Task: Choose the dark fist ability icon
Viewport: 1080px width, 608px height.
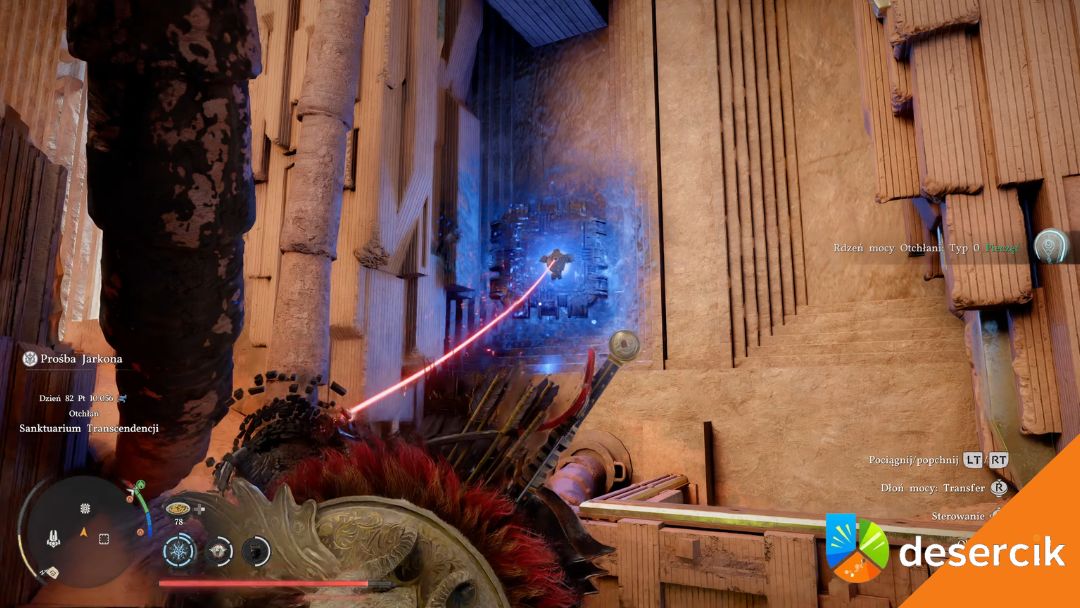Action: tap(256, 549)
